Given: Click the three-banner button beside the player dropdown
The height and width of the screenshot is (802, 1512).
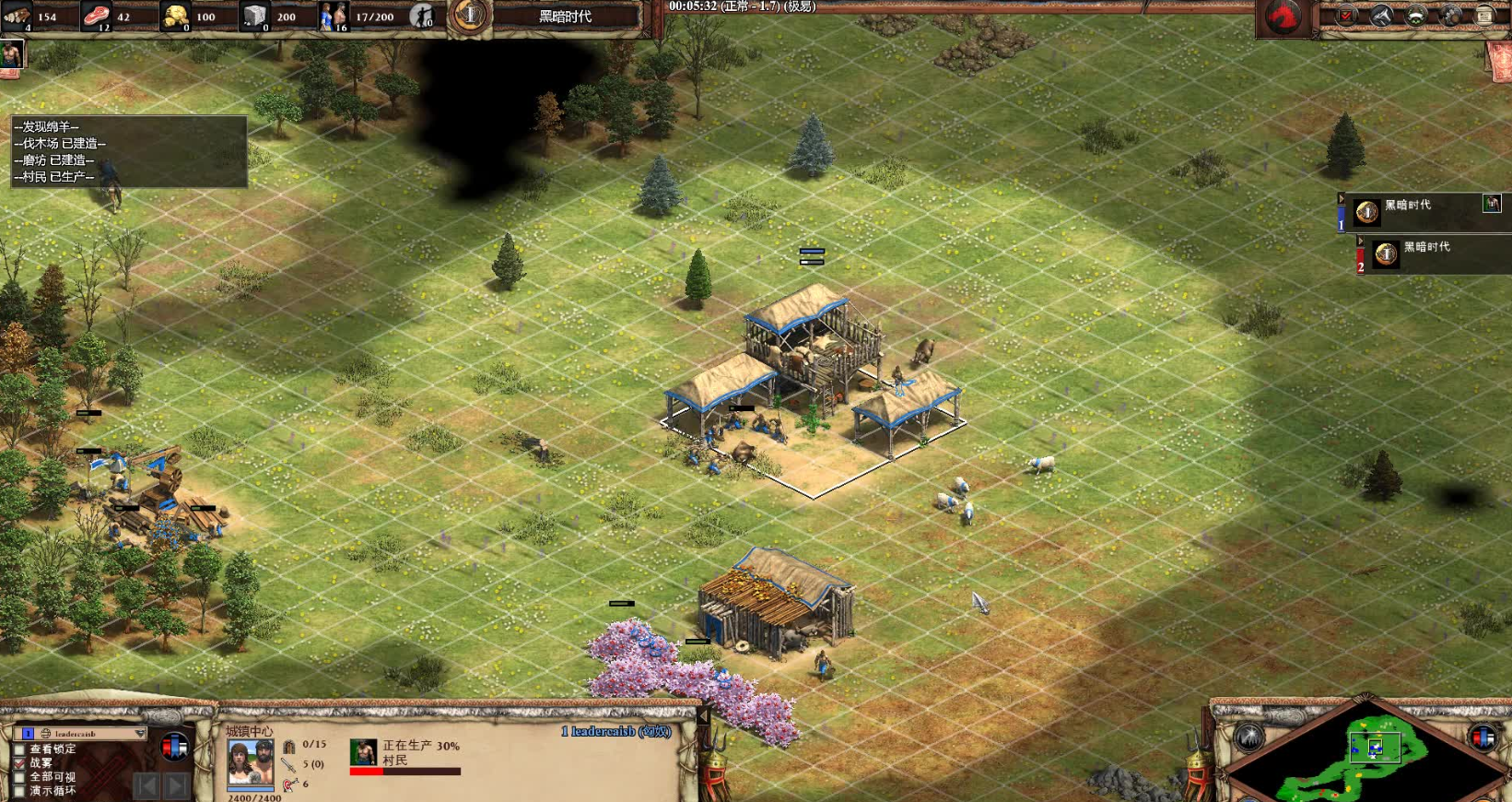Looking at the screenshot, I should coord(174,747).
